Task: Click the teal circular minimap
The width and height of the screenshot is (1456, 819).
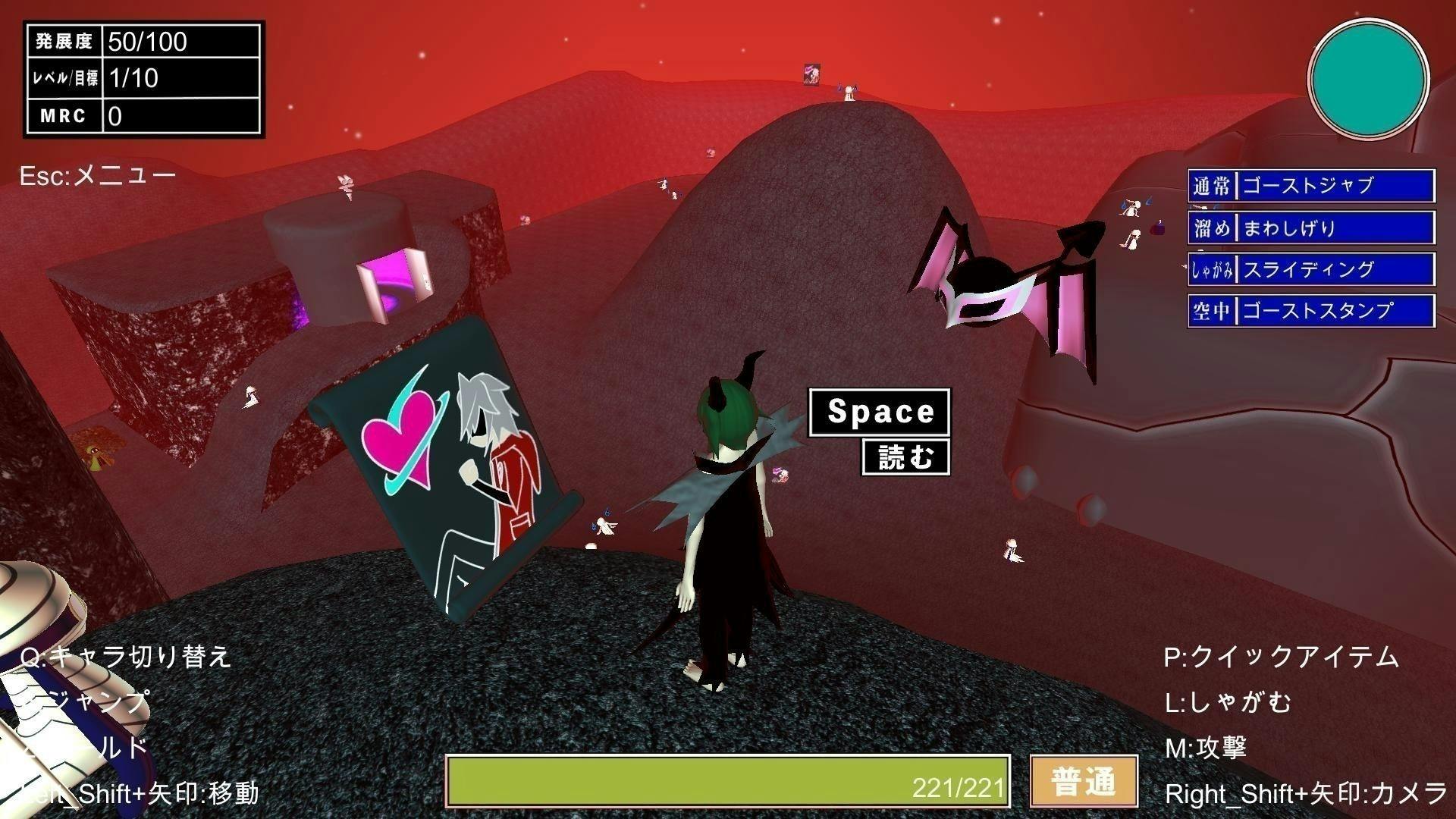Action: [x=1369, y=79]
